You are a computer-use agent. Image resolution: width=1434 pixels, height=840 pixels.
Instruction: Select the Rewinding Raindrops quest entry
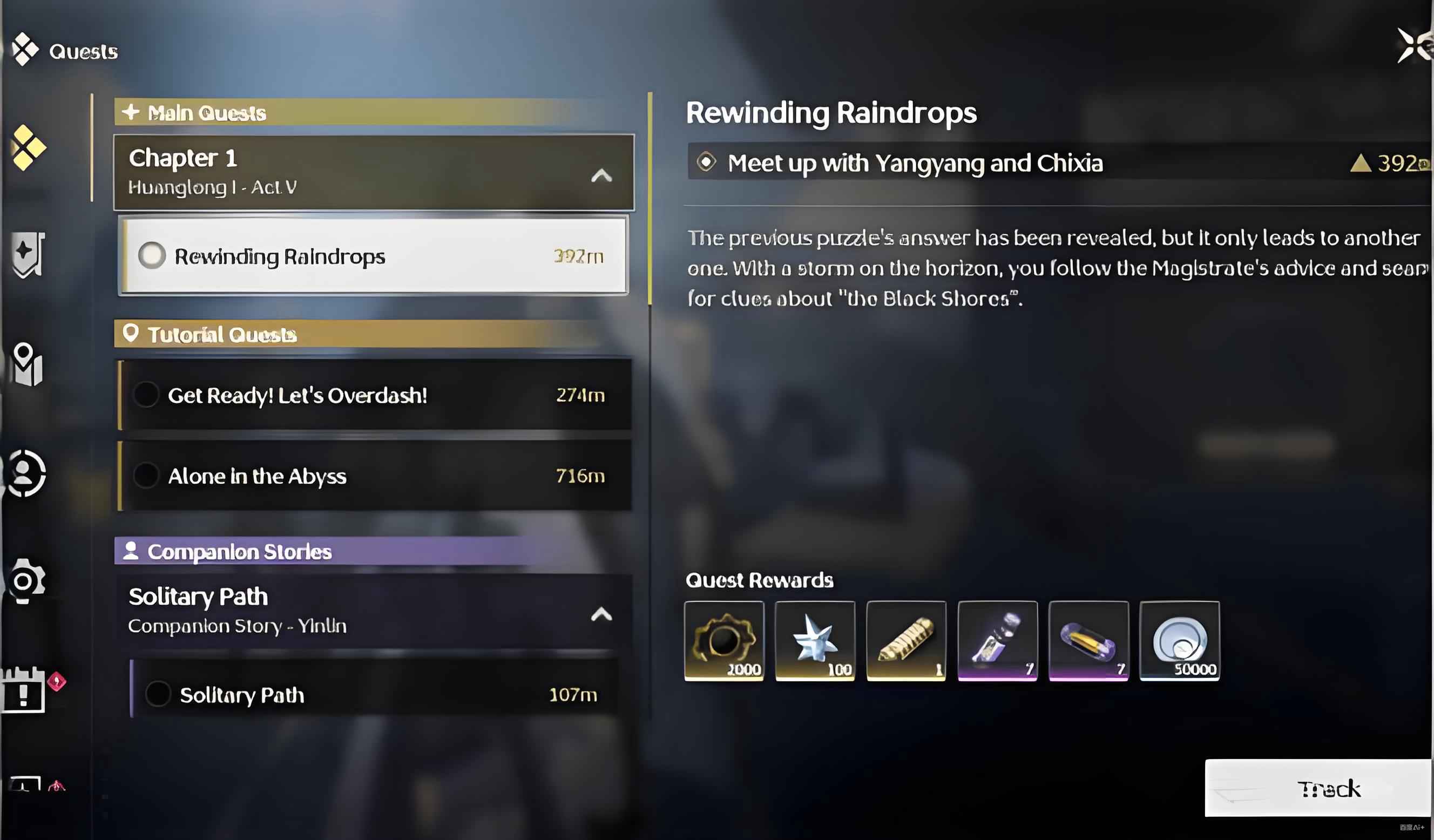click(x=373, y=256)
